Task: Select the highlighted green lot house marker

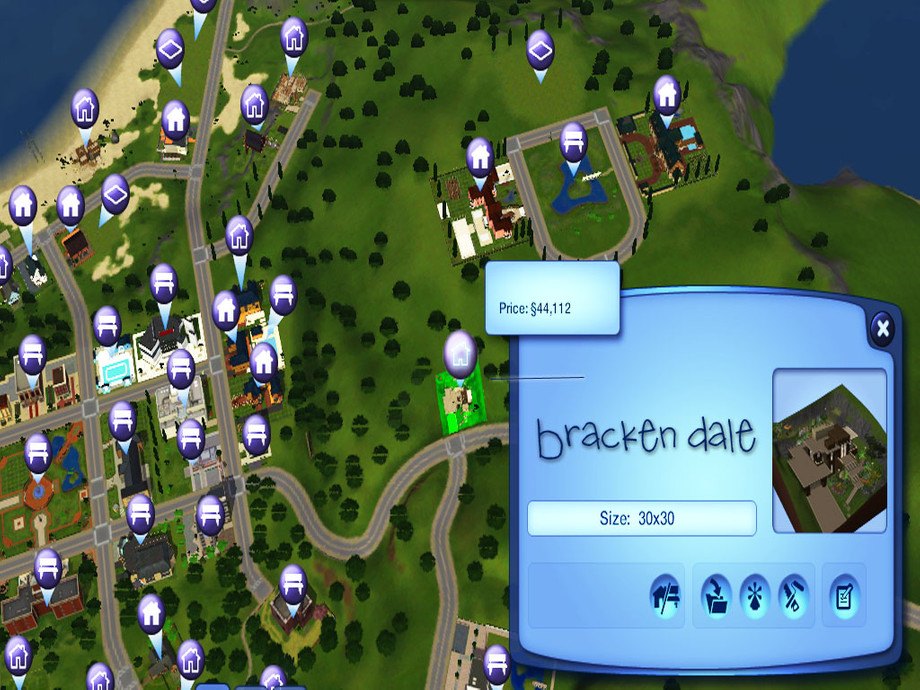Action: [x=460, y=354]
